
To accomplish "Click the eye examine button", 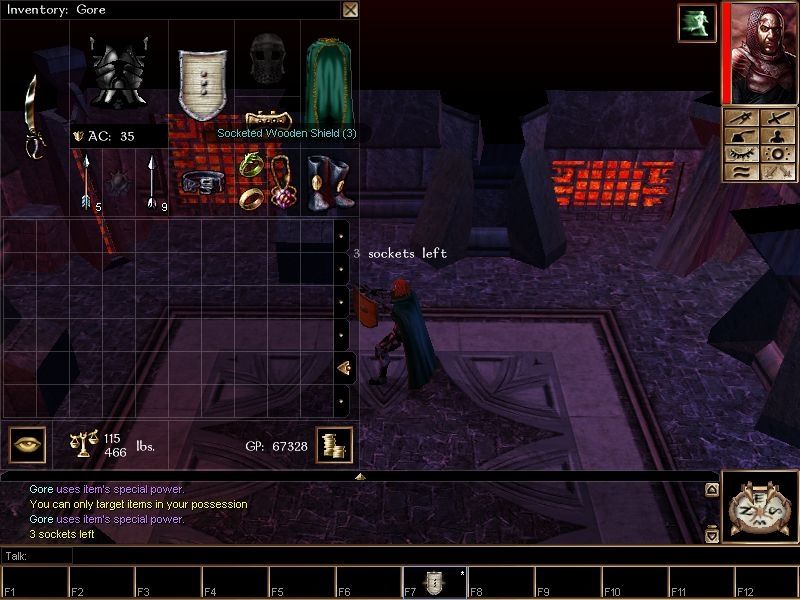I will [27, 444].
